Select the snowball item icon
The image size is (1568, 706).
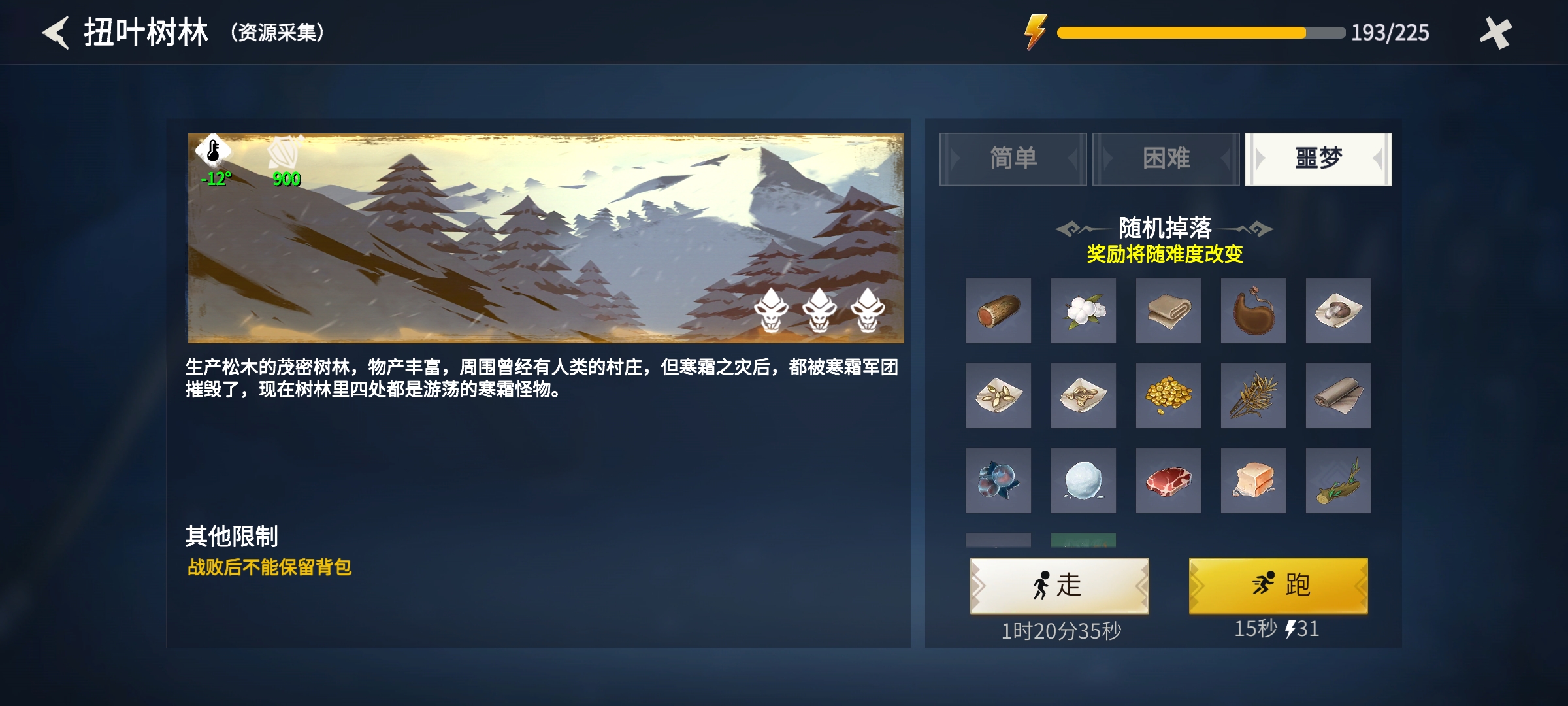point(1083,482)
